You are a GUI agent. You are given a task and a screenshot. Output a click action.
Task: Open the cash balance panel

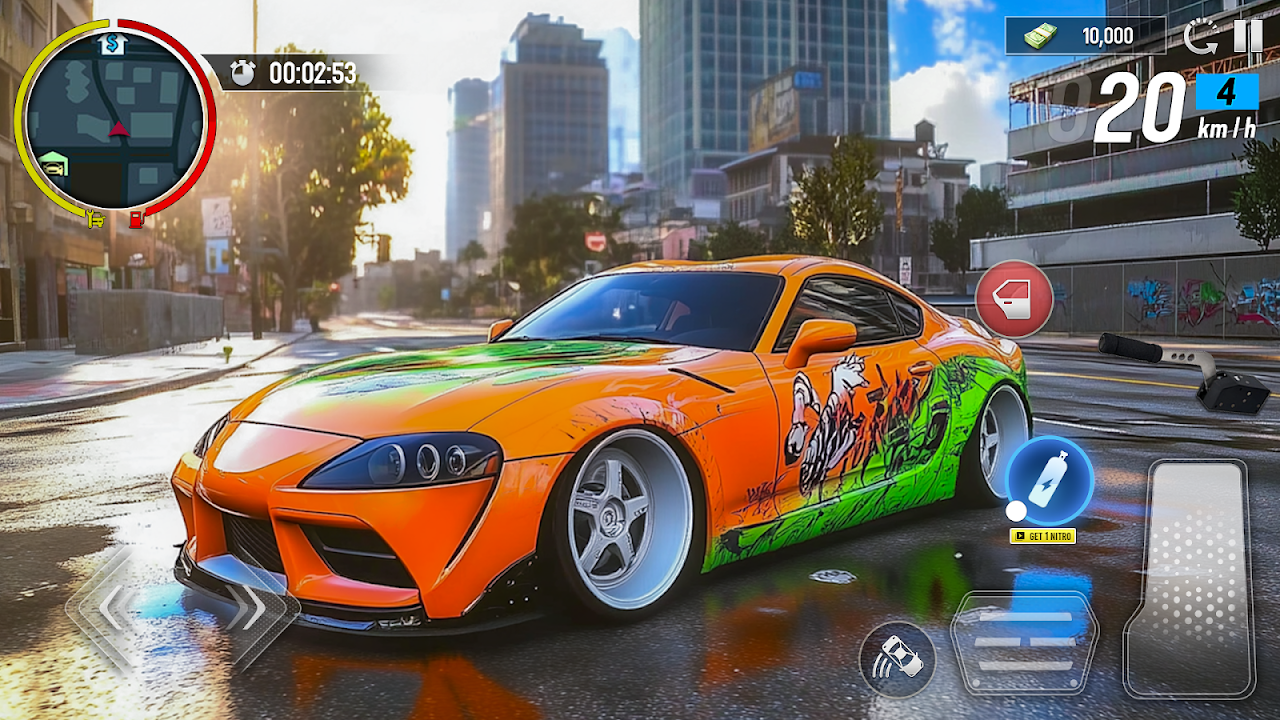click(x=1085, y=36)
